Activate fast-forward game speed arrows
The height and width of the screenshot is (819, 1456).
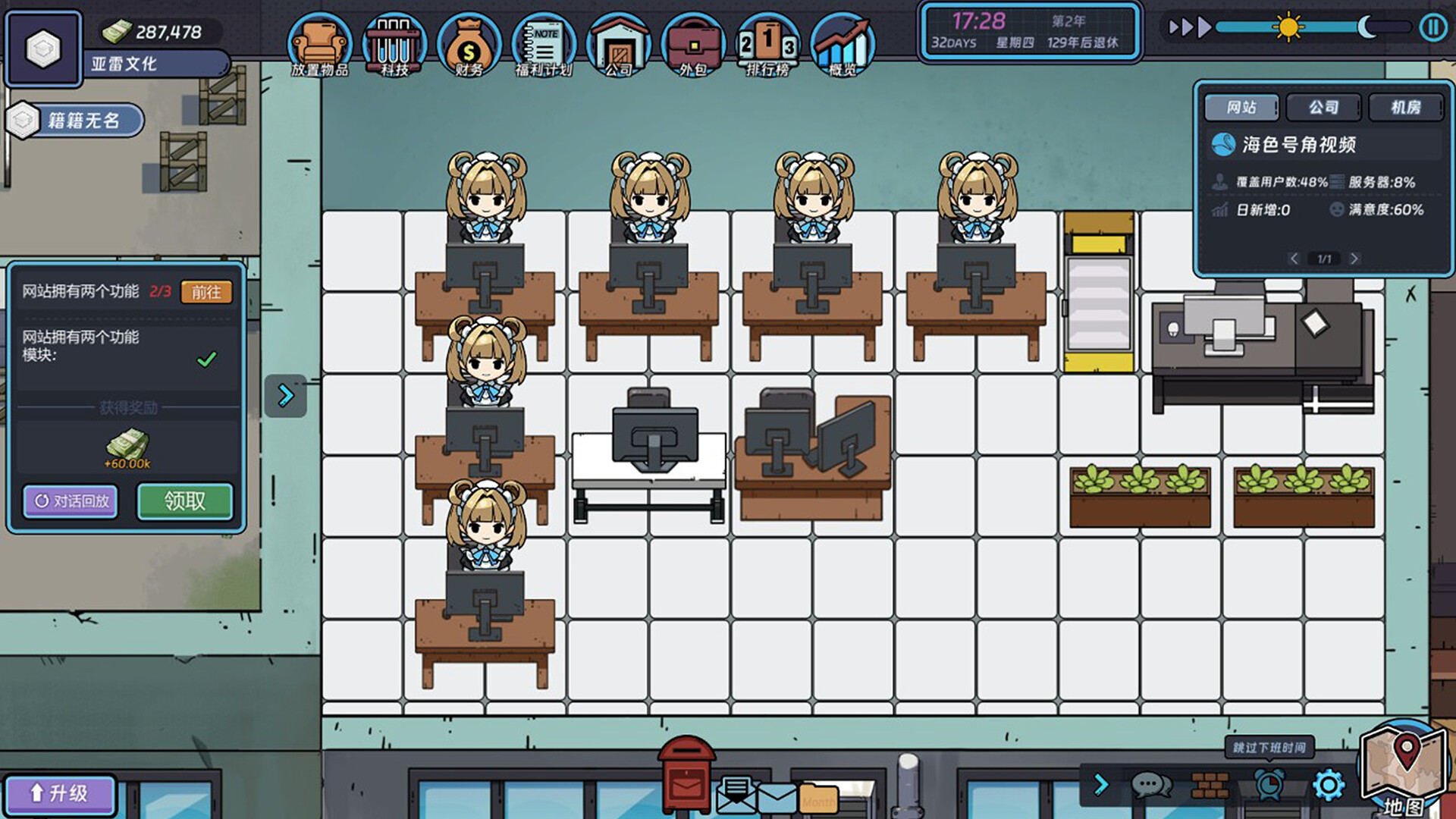(x=1192, y=27)
